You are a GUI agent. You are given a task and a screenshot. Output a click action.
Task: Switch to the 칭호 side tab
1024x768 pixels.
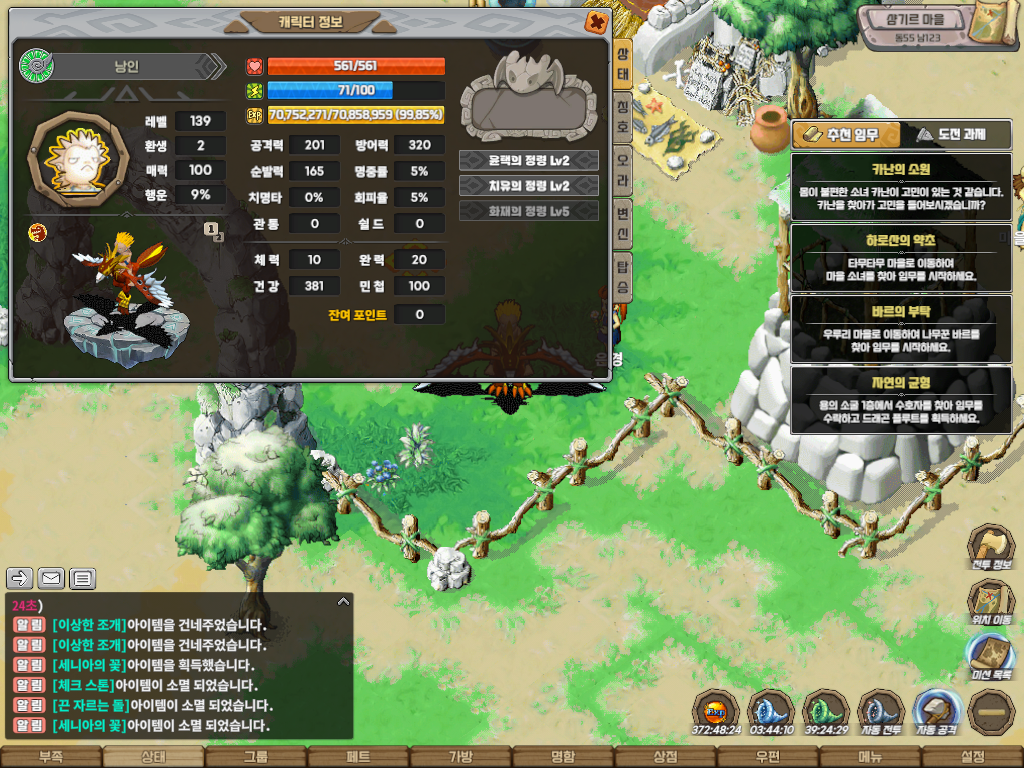tap(622, 106)
